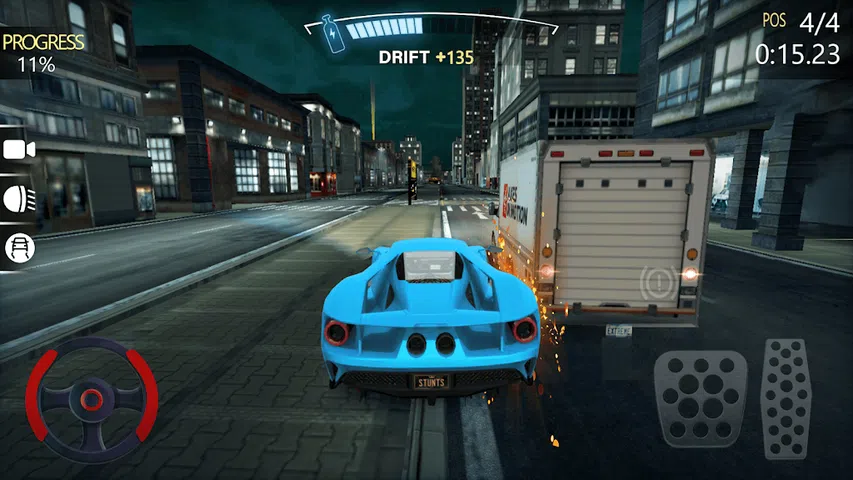Tap the red steering wheel

[91, 399]
